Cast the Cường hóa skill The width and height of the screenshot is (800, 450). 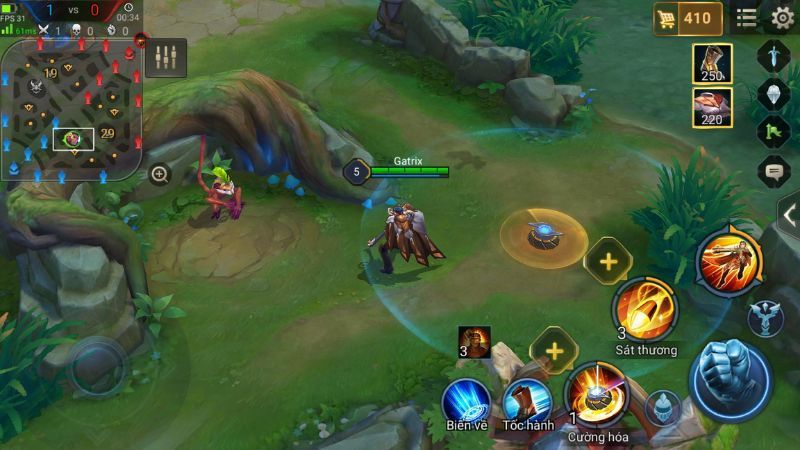coord(596,392)
